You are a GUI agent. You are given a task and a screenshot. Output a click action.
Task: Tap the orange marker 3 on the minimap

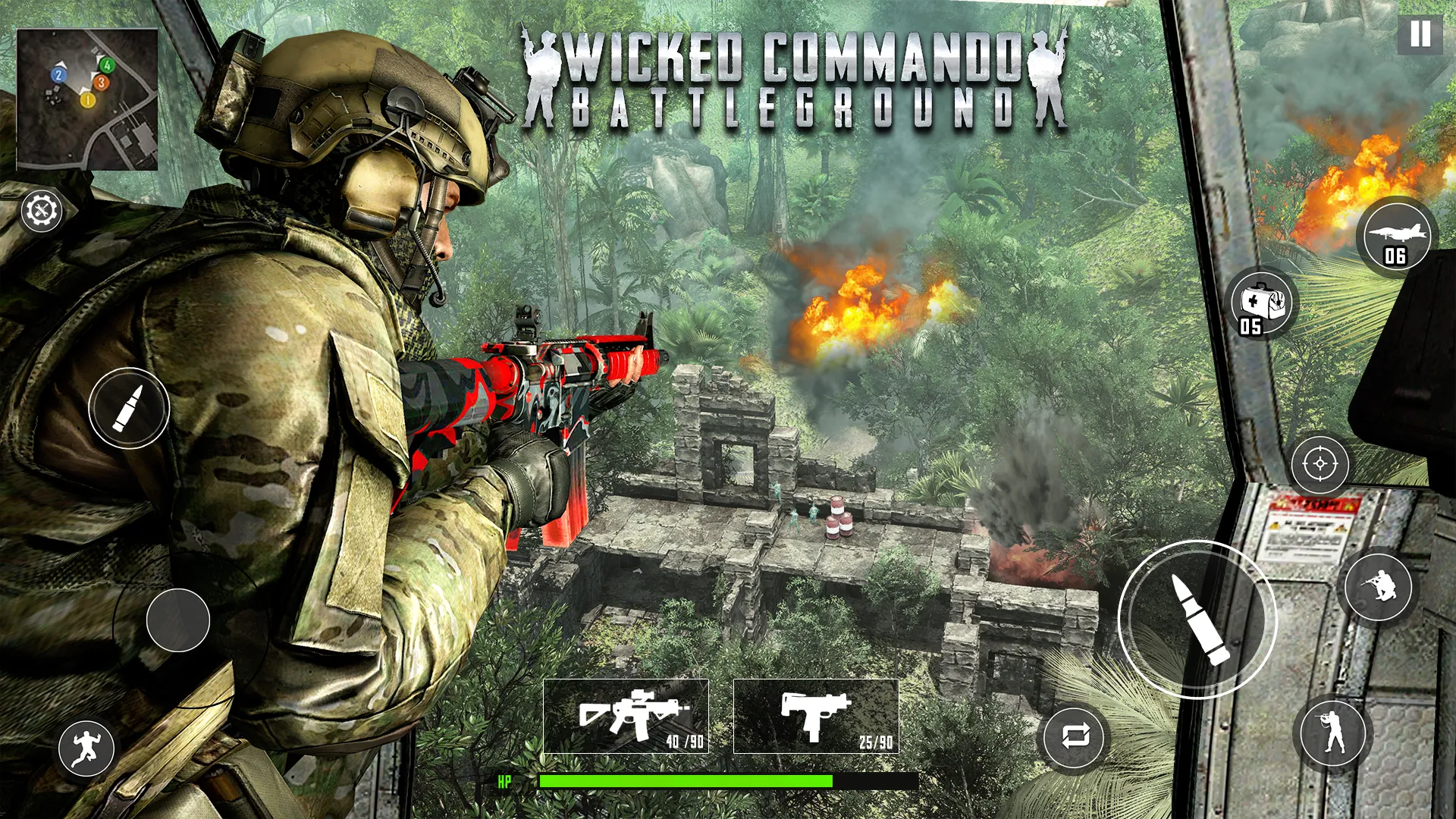click(102, 83)
